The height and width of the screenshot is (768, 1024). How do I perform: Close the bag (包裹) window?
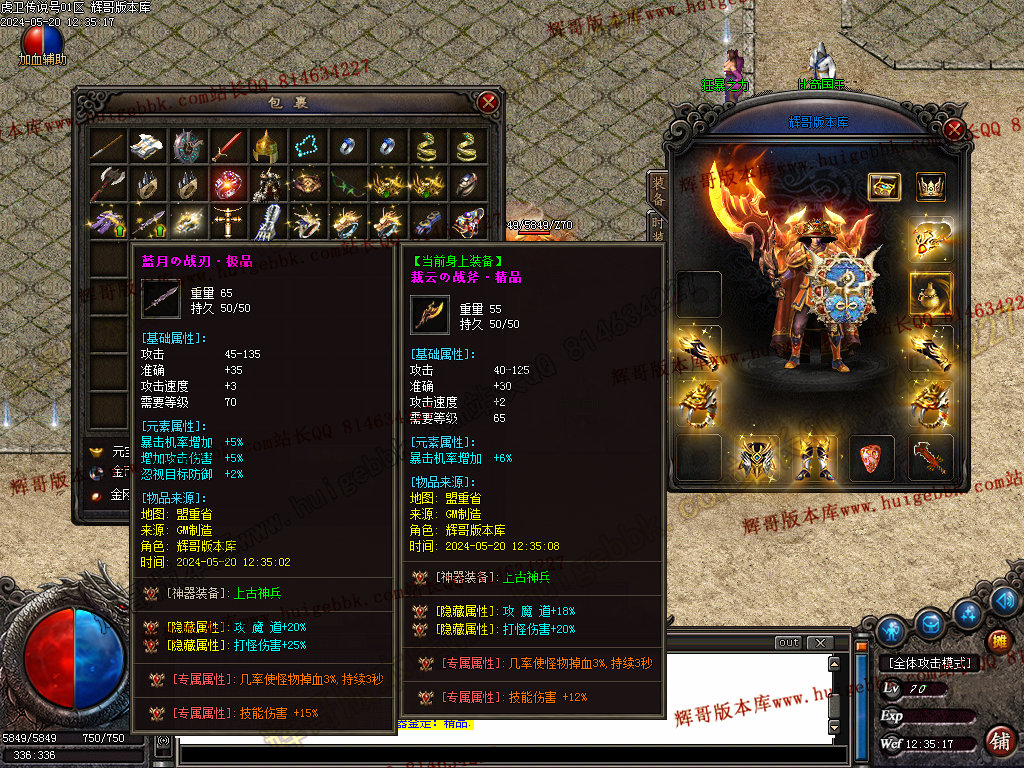[488, 102]
